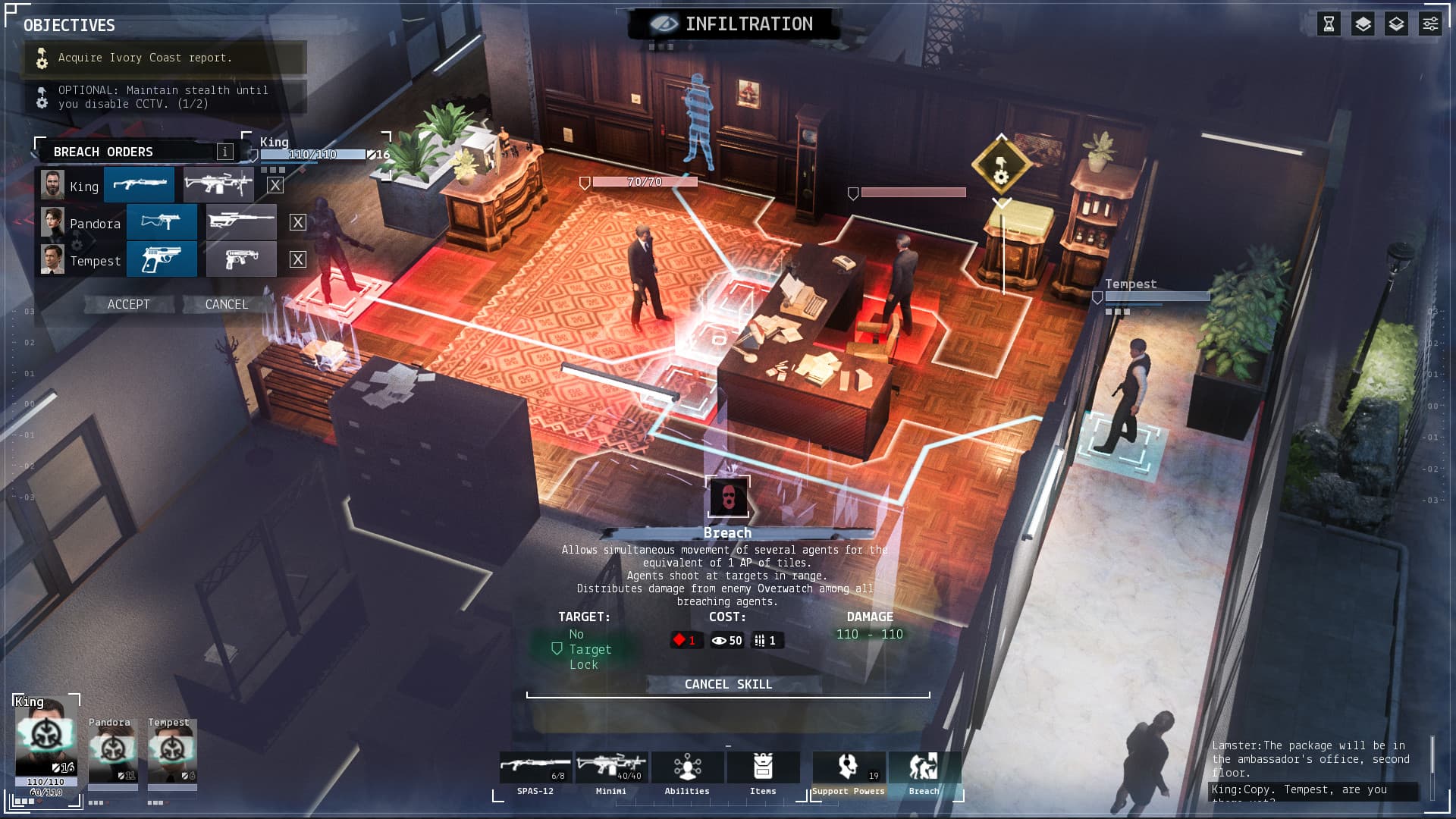Viewport: 1456px width, 819px height.
Task: Open the Abilities panel
Action: click(x=687, y=767)
